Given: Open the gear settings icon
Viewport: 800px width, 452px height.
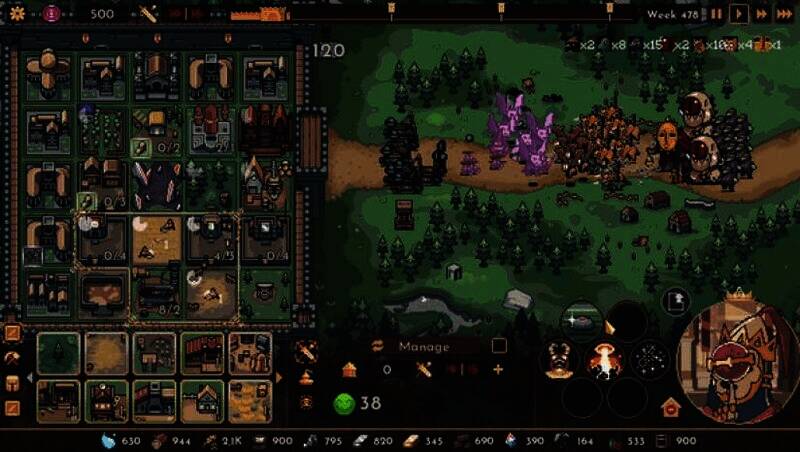Looking at the screenshot, I should tap(17, 14).
